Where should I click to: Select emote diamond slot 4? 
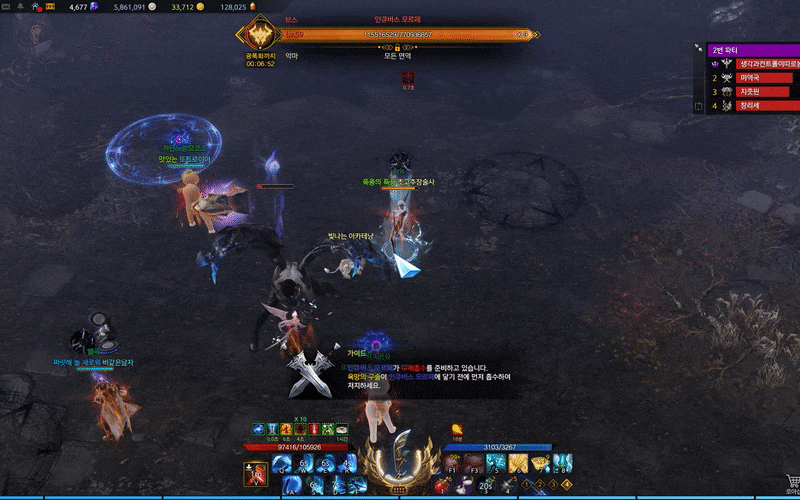click(x=568, y=485)
